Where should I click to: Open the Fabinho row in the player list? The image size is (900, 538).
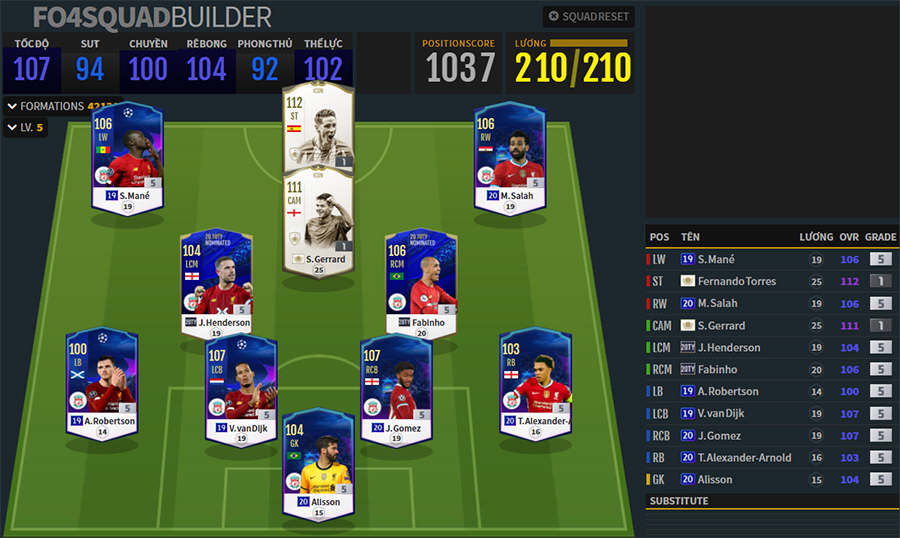[770, 369]
